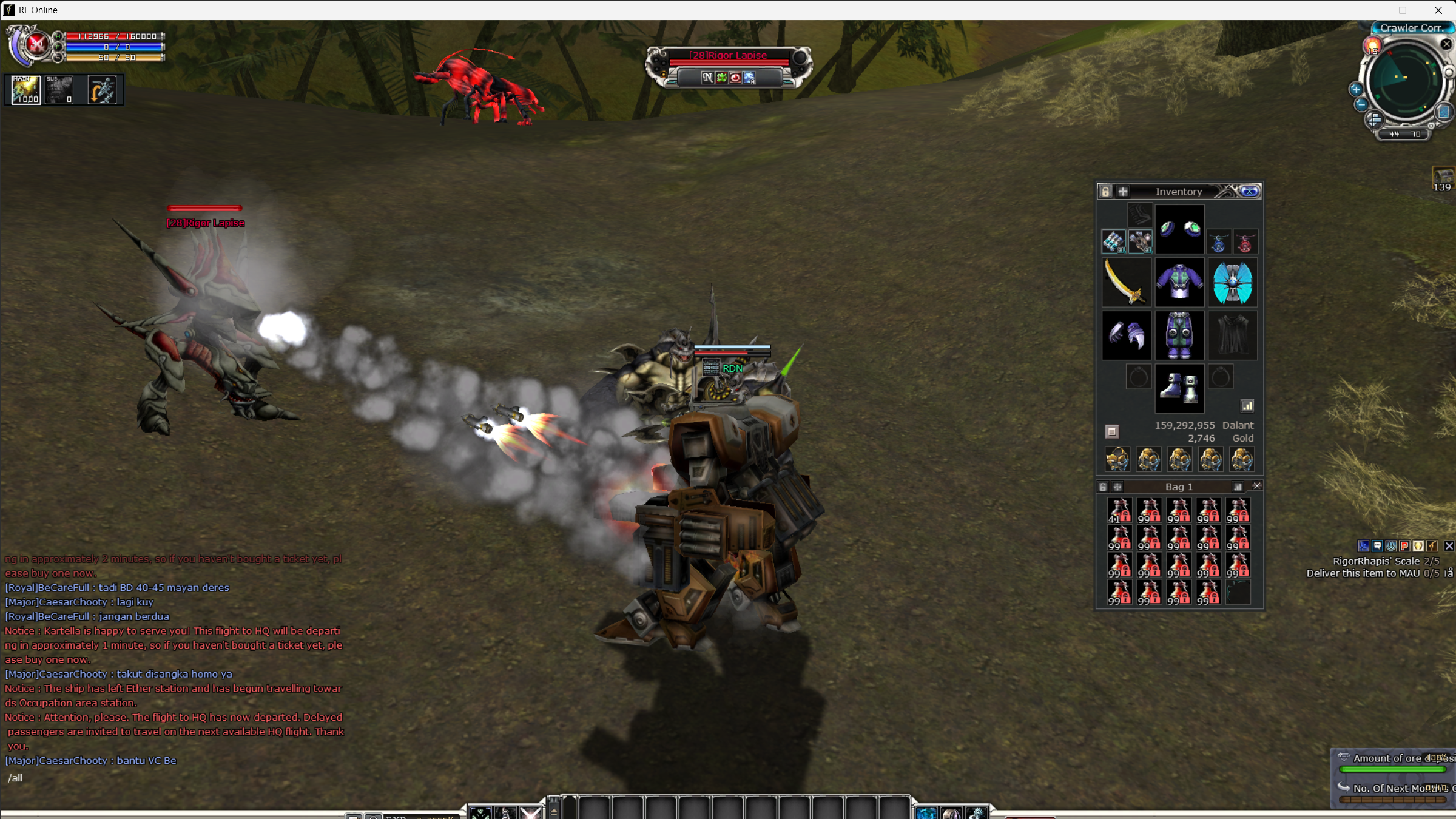Select the MAIN weapon ammo slot
The image size is (1456, 819).
pos(26,90)
